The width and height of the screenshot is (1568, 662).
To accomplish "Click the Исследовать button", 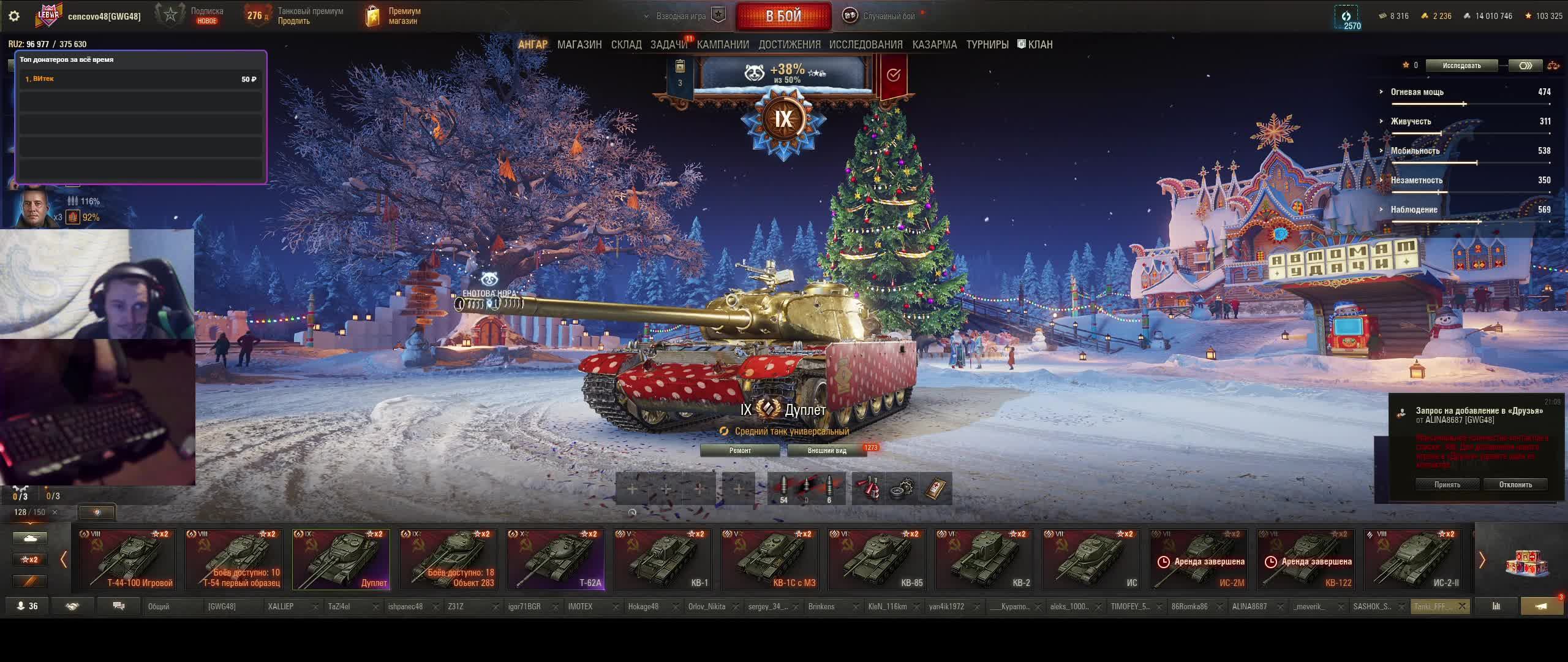I will pyautogui.click(x=1461, y=66).
